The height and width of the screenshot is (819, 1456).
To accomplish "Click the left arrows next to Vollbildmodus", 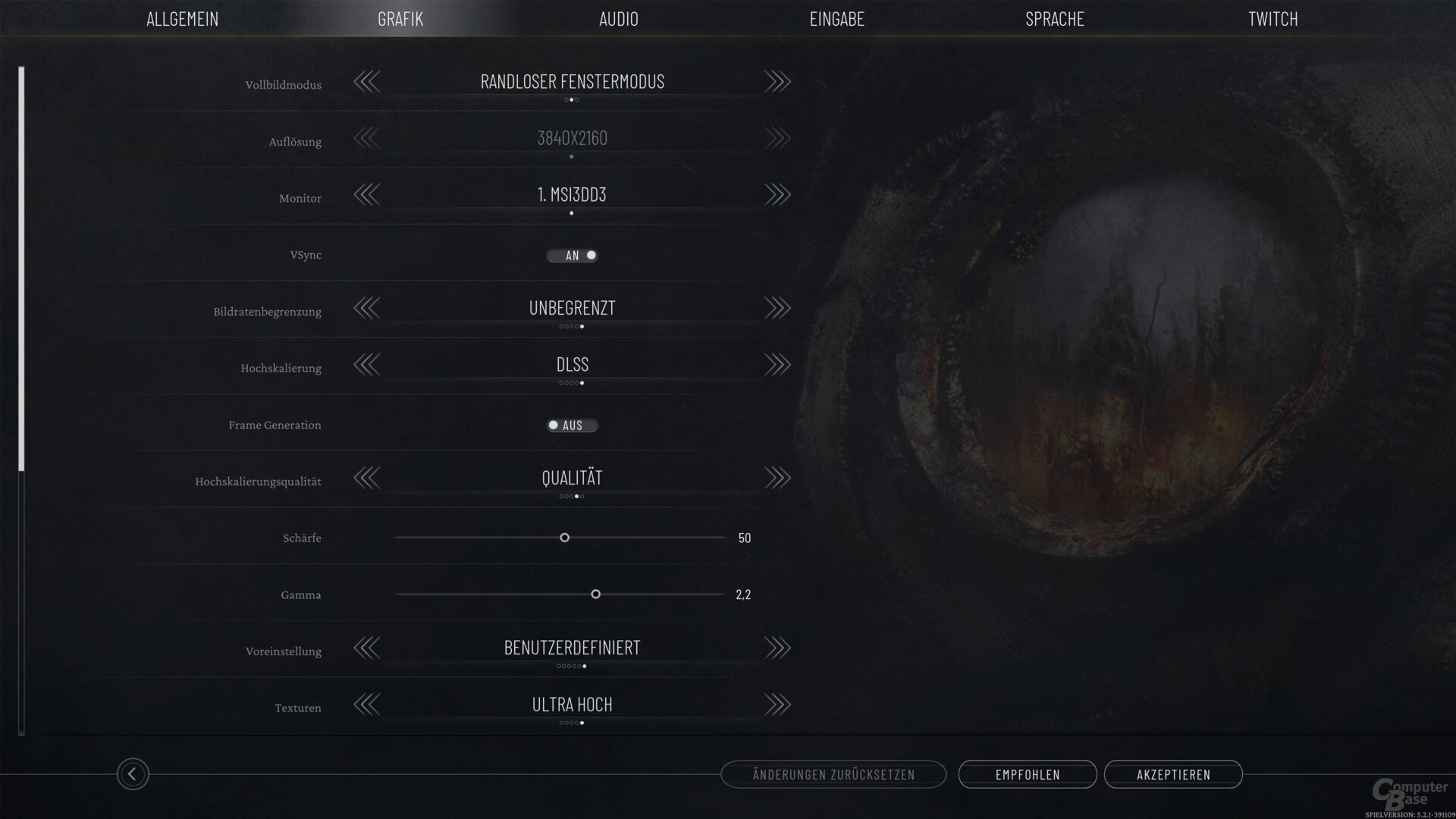I will [368, 82].
